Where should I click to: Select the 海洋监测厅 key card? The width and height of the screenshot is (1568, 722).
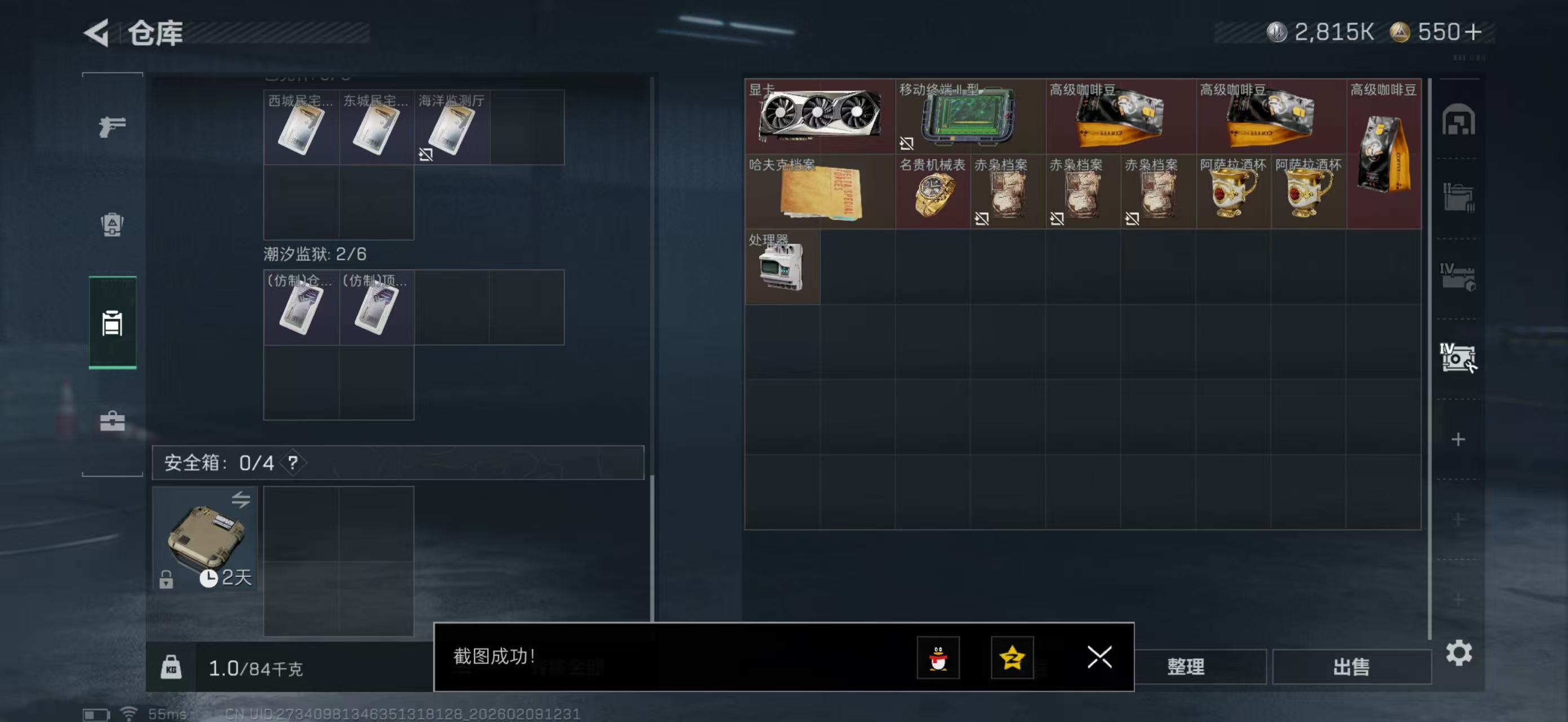[450, 129]
